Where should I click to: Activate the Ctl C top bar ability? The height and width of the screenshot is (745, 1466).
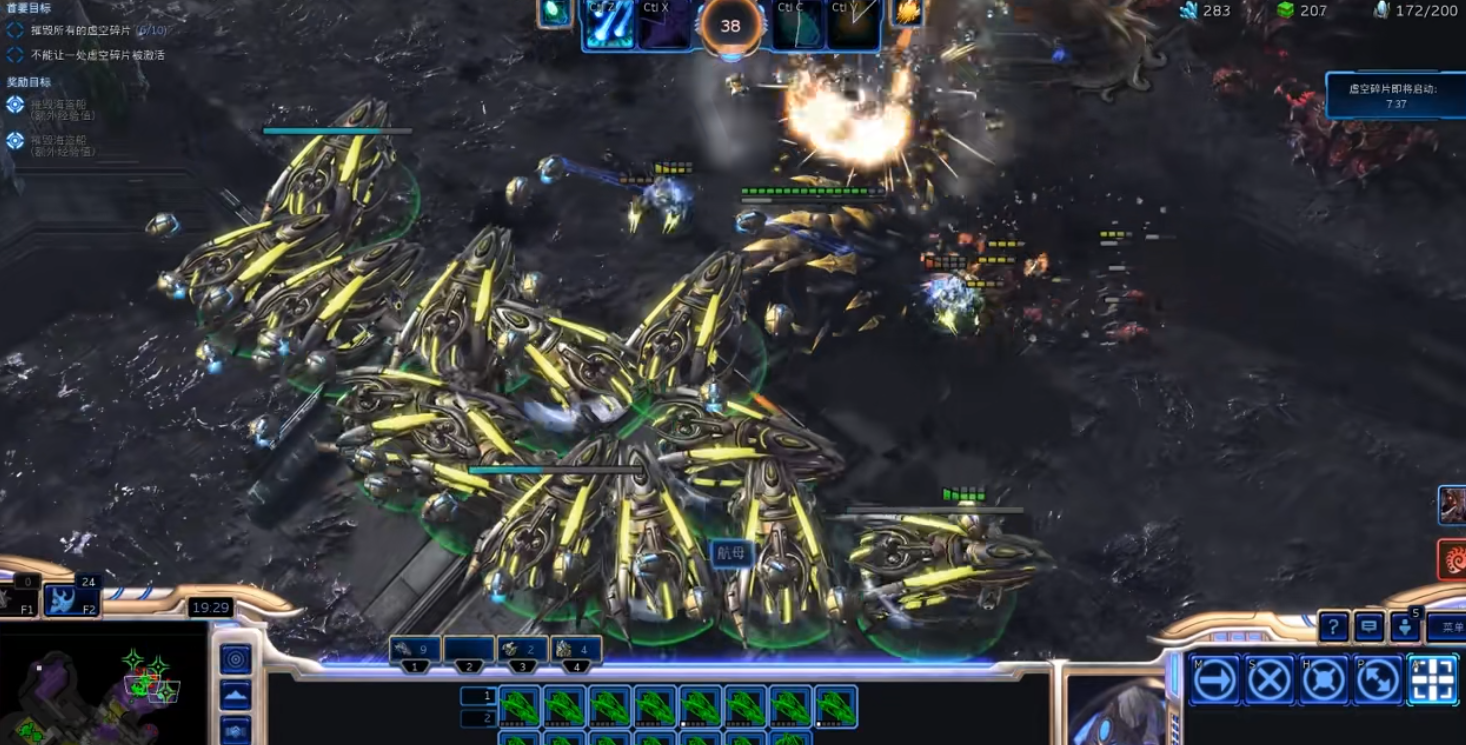[x=798, y=25]
